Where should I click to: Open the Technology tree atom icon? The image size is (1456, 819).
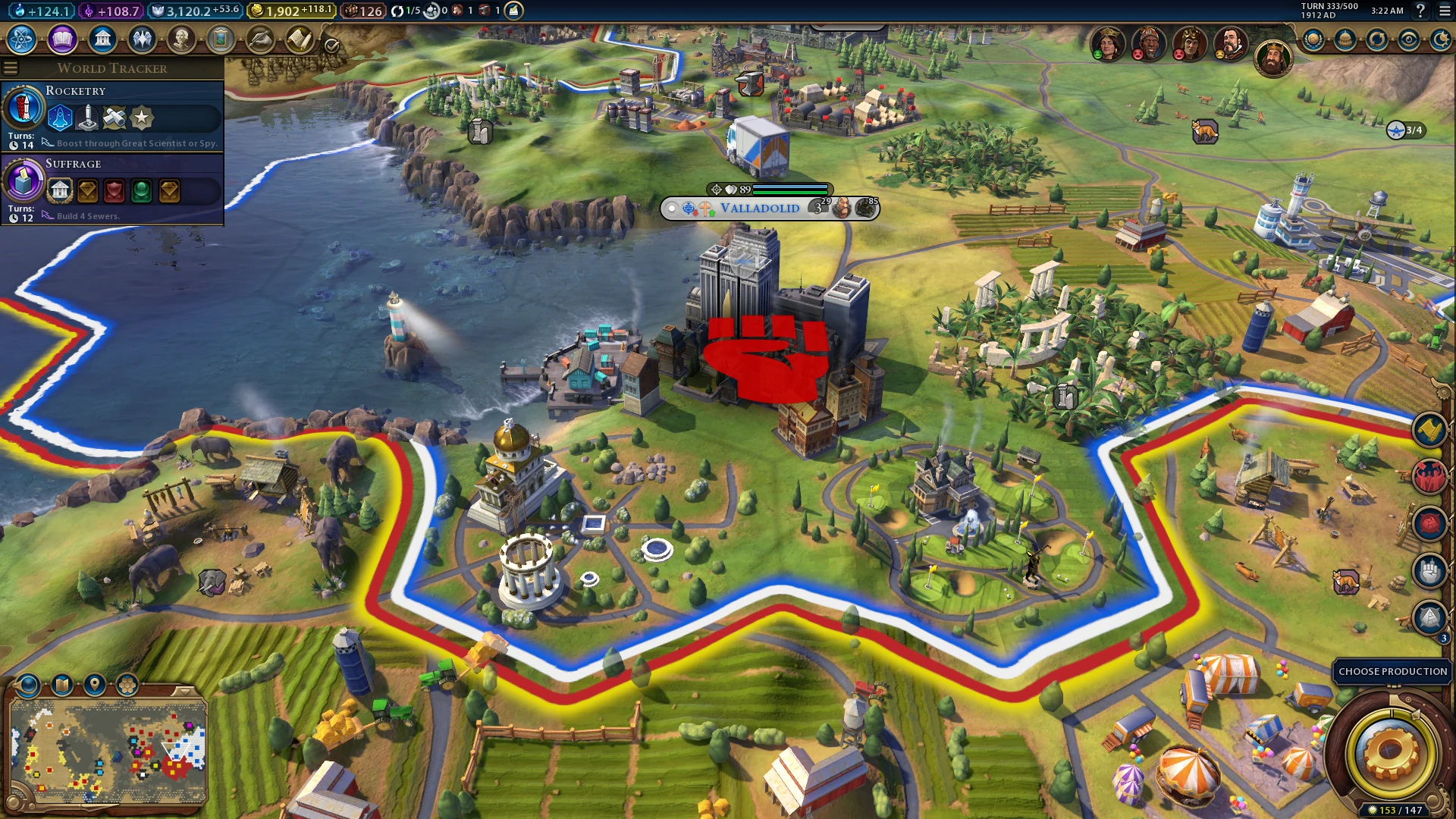tap(22, 39)
